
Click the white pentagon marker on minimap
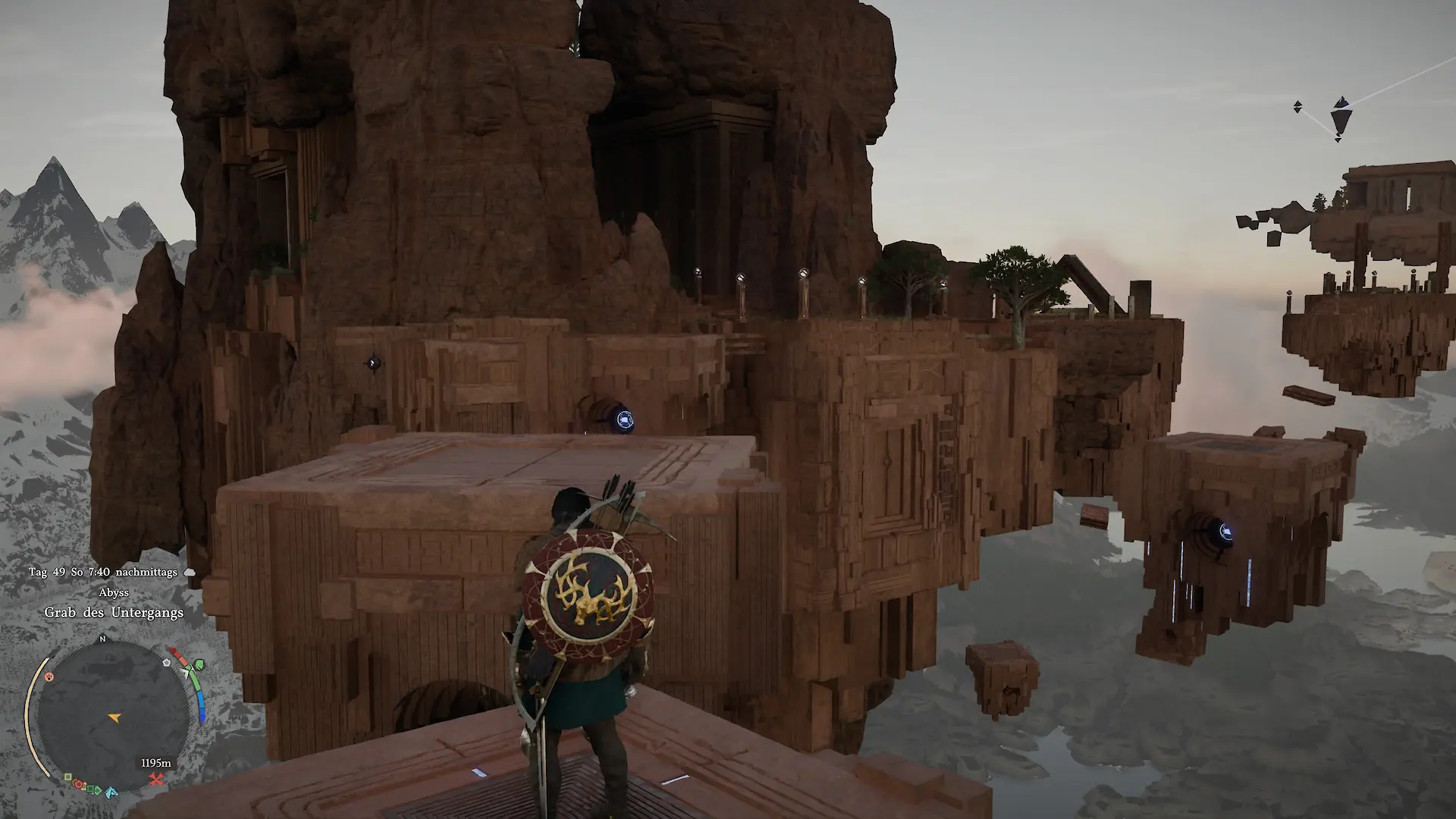167,663
